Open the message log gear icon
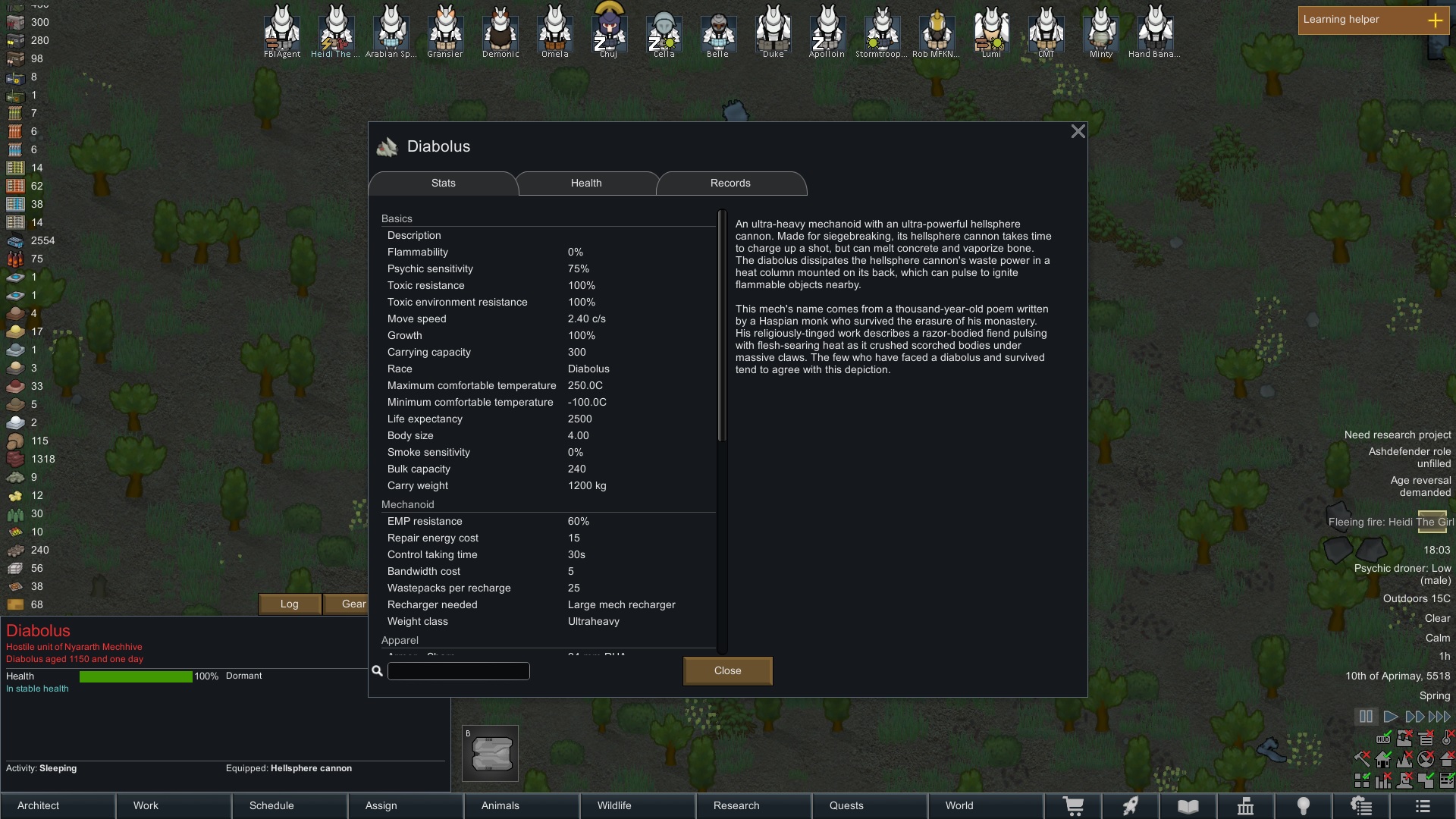 tap(1362, 805)
